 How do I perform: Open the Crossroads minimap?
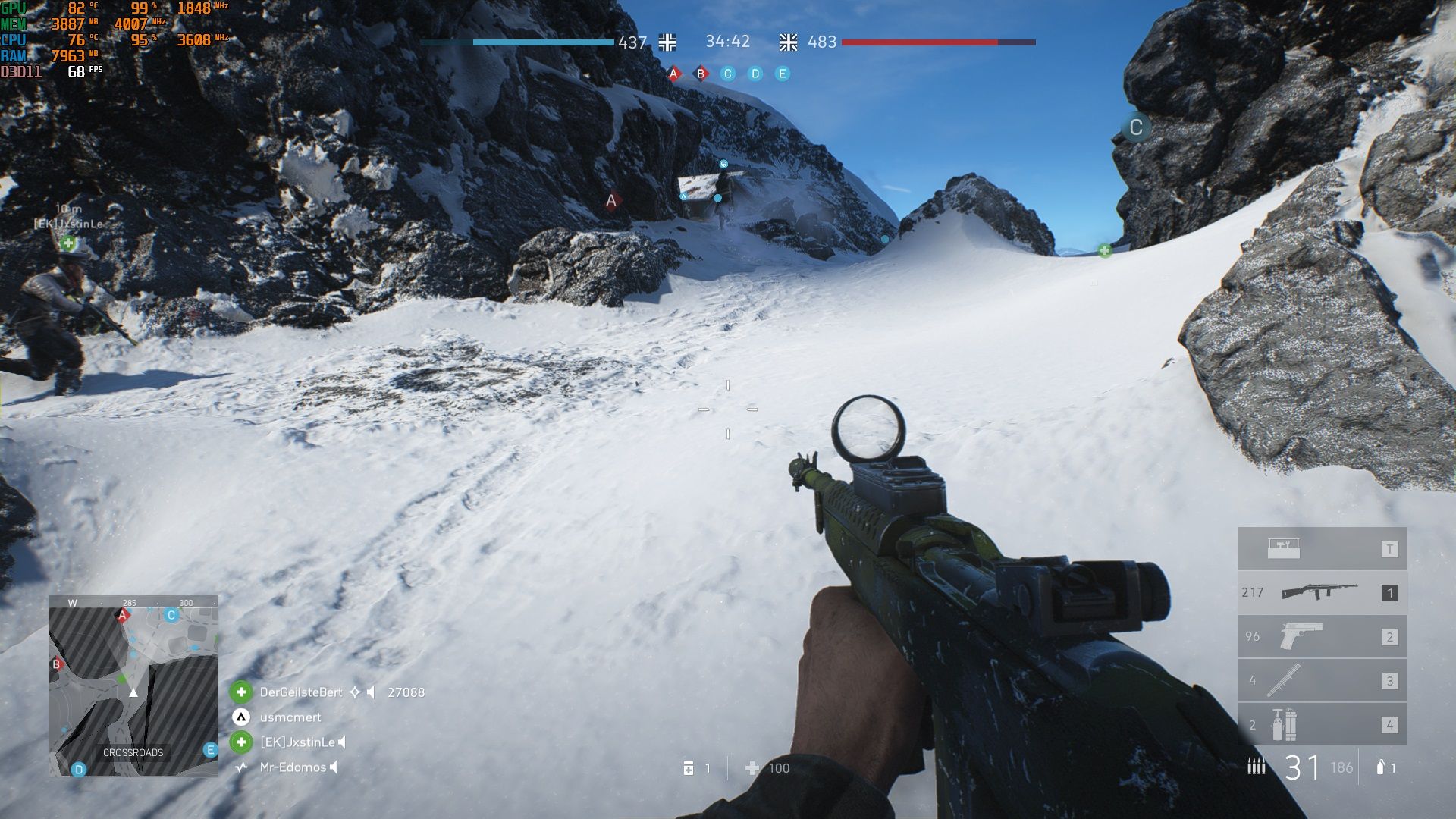tap(133, 686)
